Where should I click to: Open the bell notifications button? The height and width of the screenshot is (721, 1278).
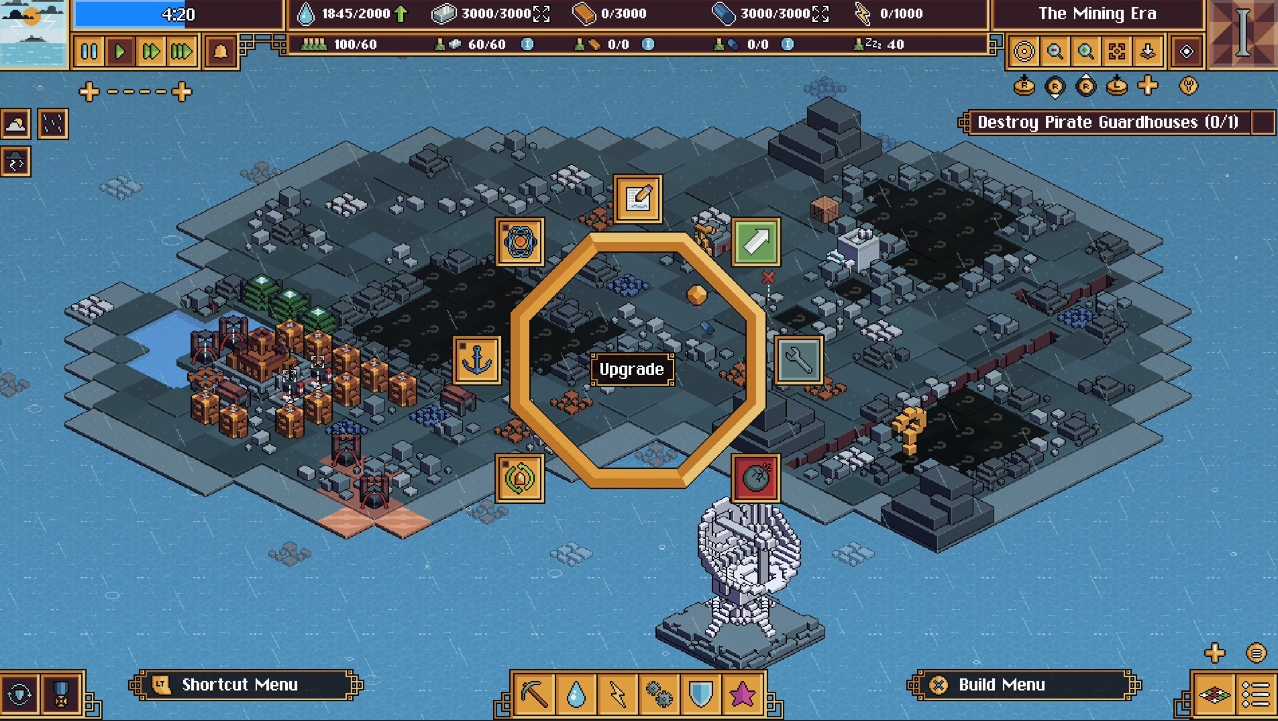click(221, 51)
